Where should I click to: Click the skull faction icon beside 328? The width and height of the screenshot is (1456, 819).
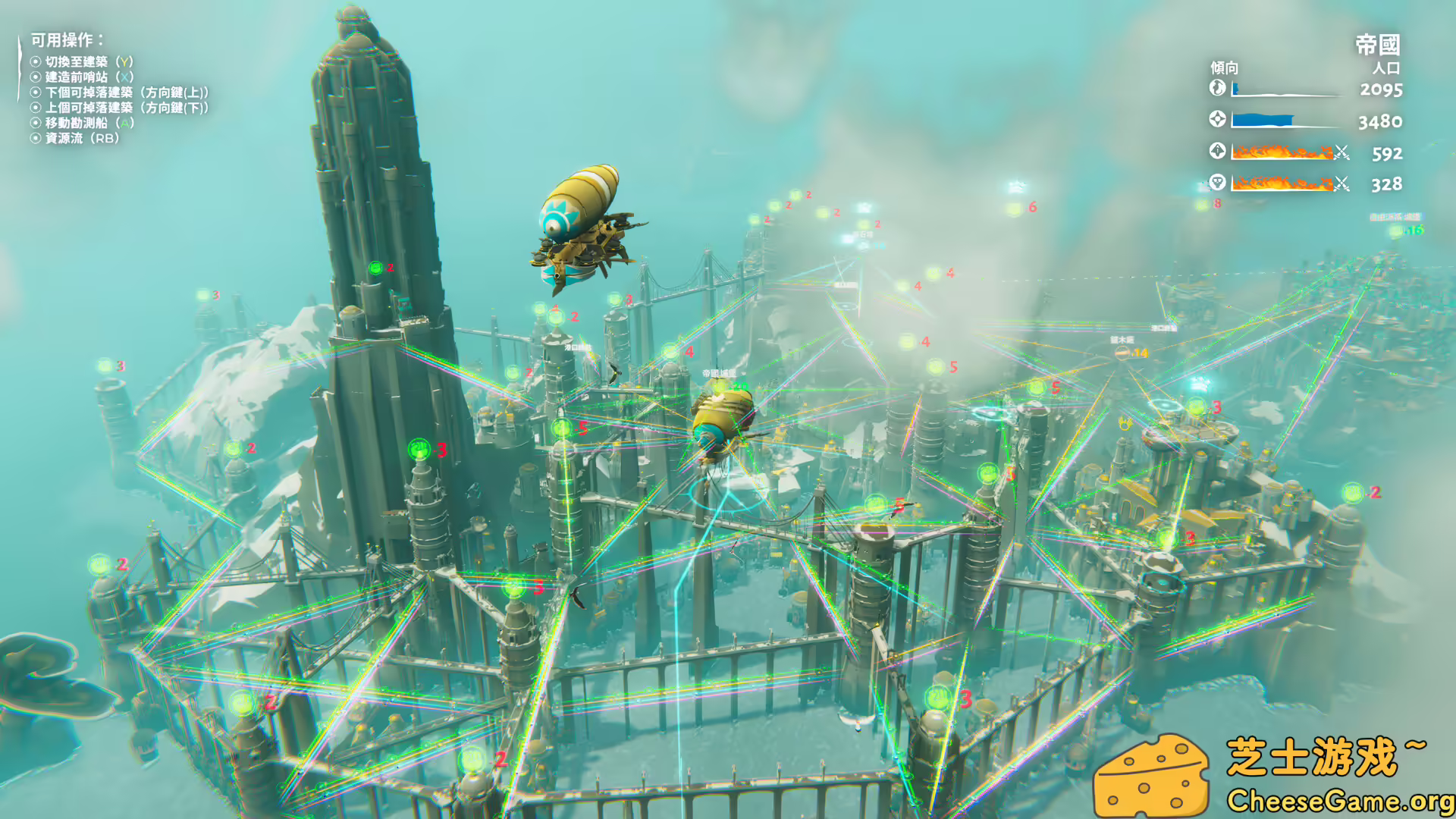[x=1218, y=184]
